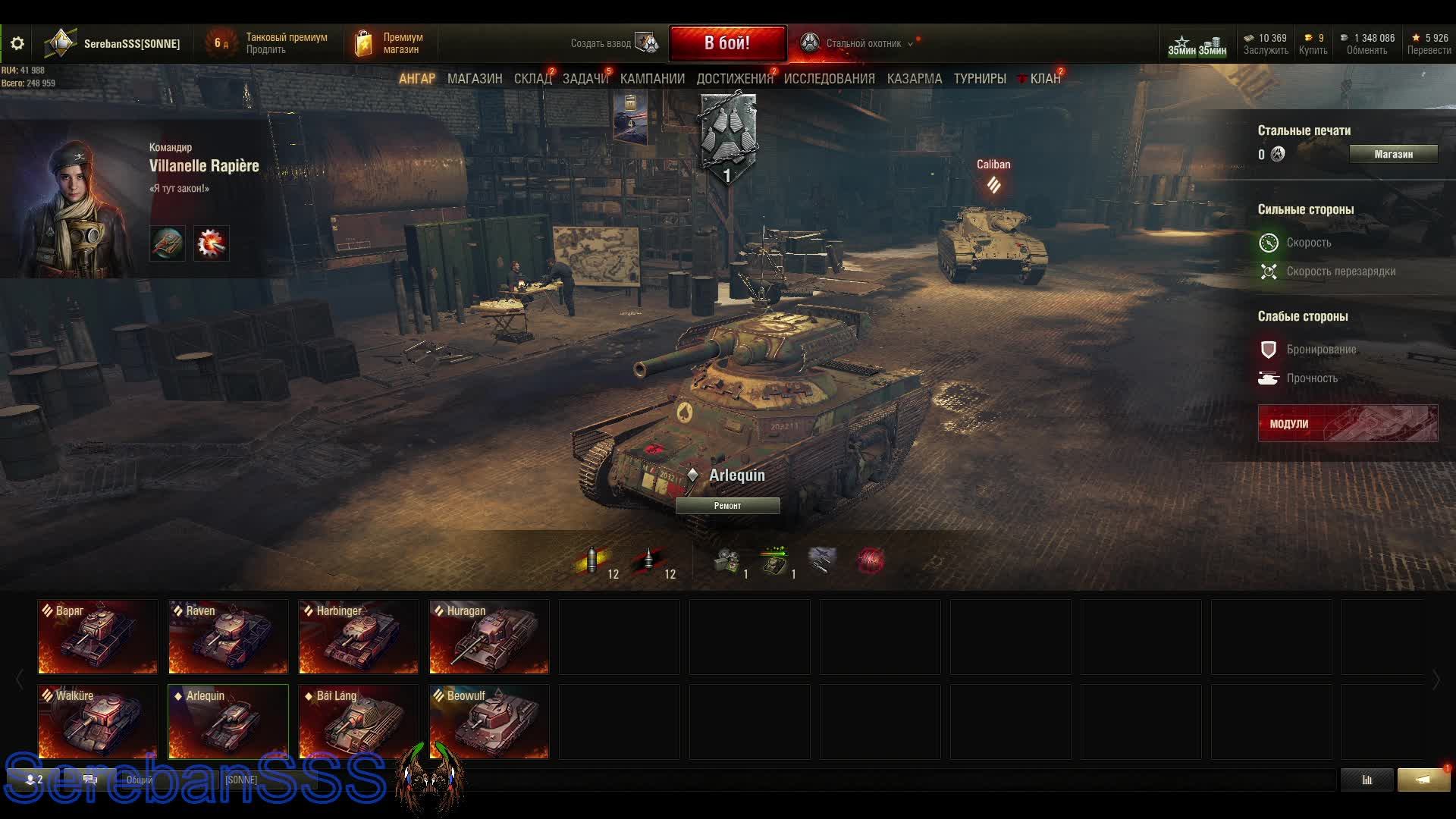Image resolution: width=1456 pixels, height=819 pixels.
Task: Select the Huragan tank thumbnail
Action: tap(489, 637)
